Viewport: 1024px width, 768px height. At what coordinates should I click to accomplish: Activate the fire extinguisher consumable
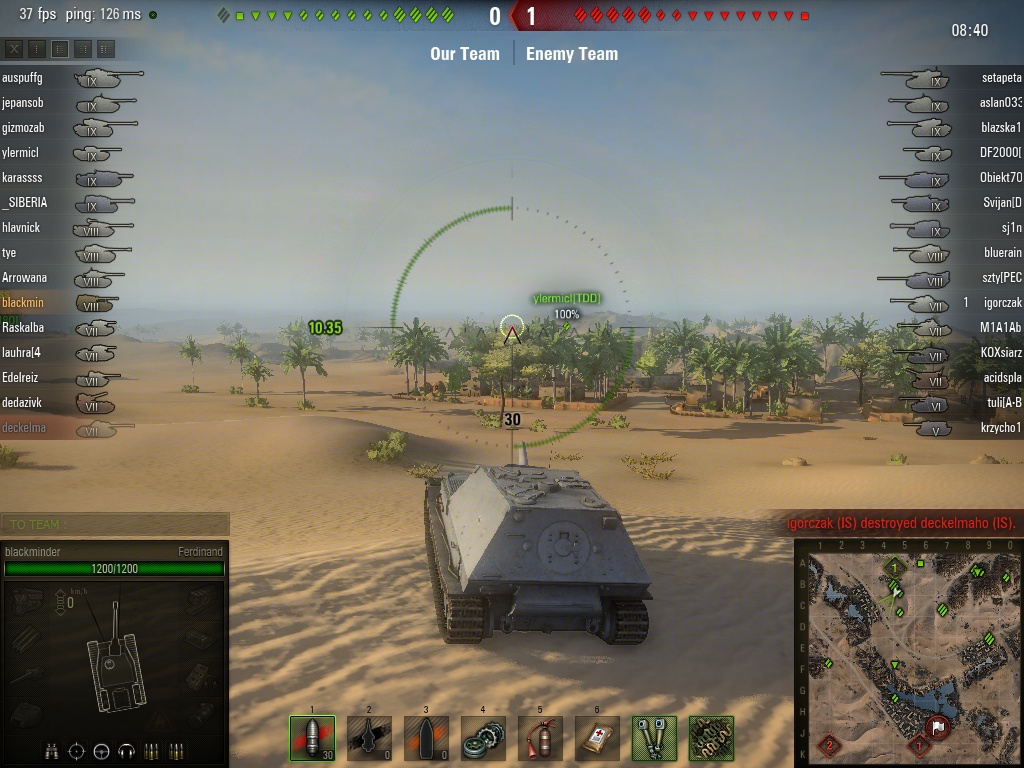click(540, 738)
